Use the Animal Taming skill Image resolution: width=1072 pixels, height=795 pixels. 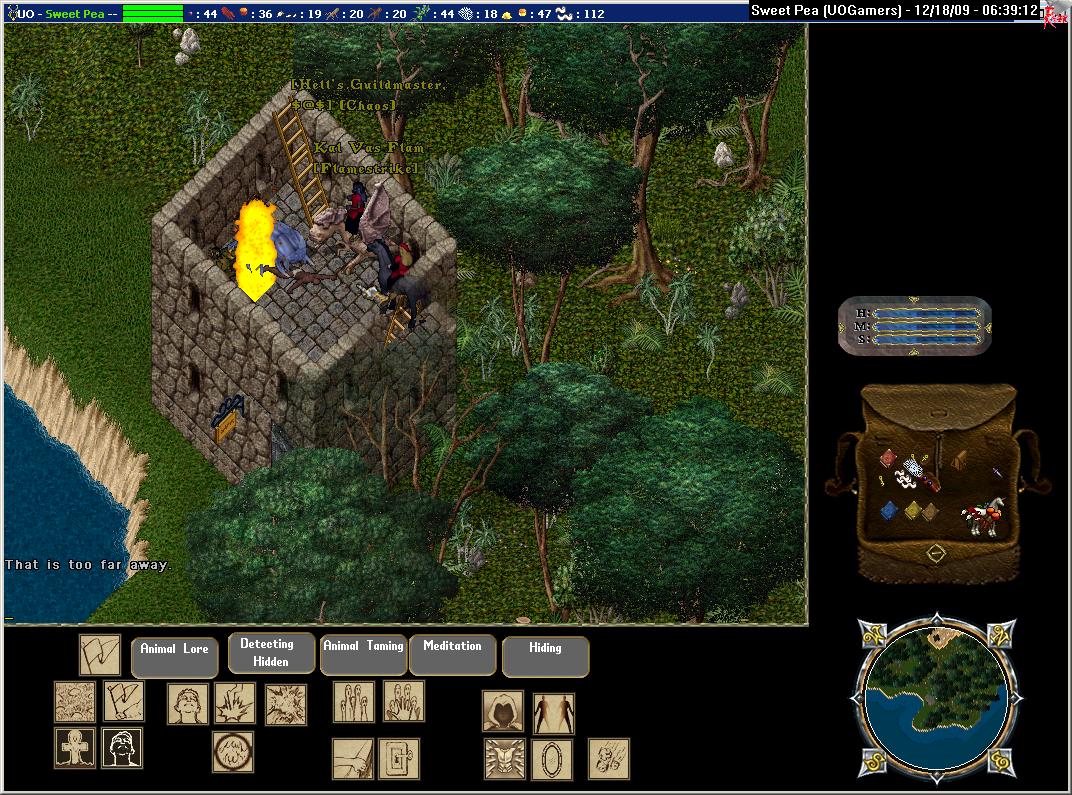click(x=363, y=654)
